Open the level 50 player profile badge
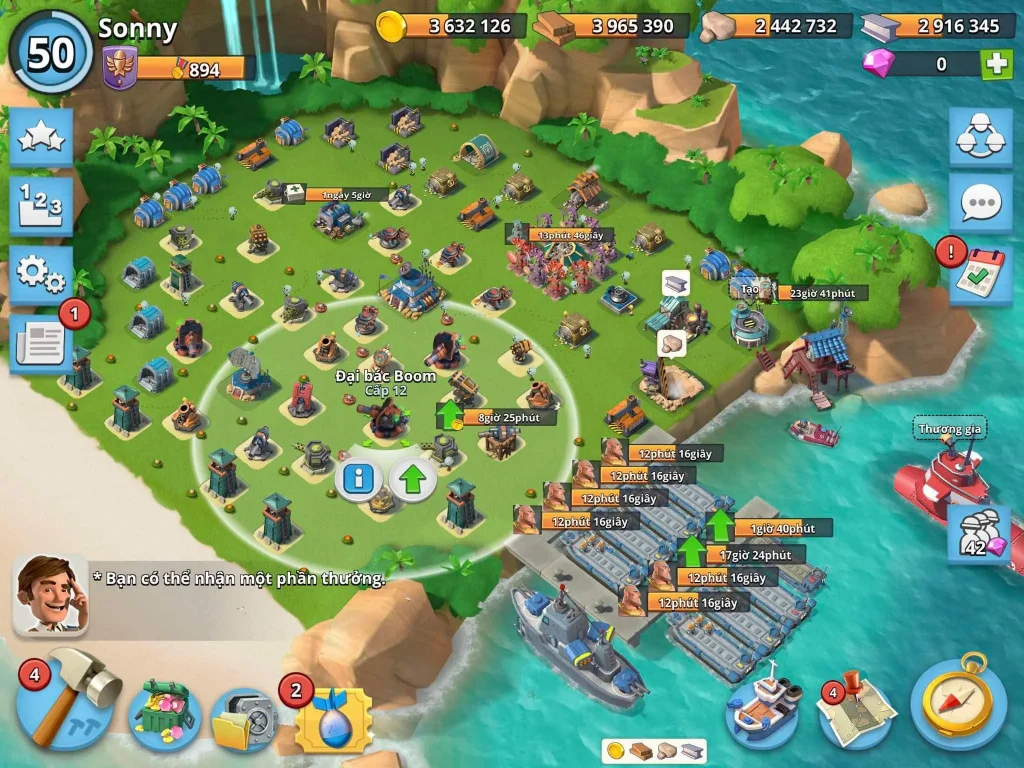This screenshot has width=1024, height=768. (x=50, y=52)
